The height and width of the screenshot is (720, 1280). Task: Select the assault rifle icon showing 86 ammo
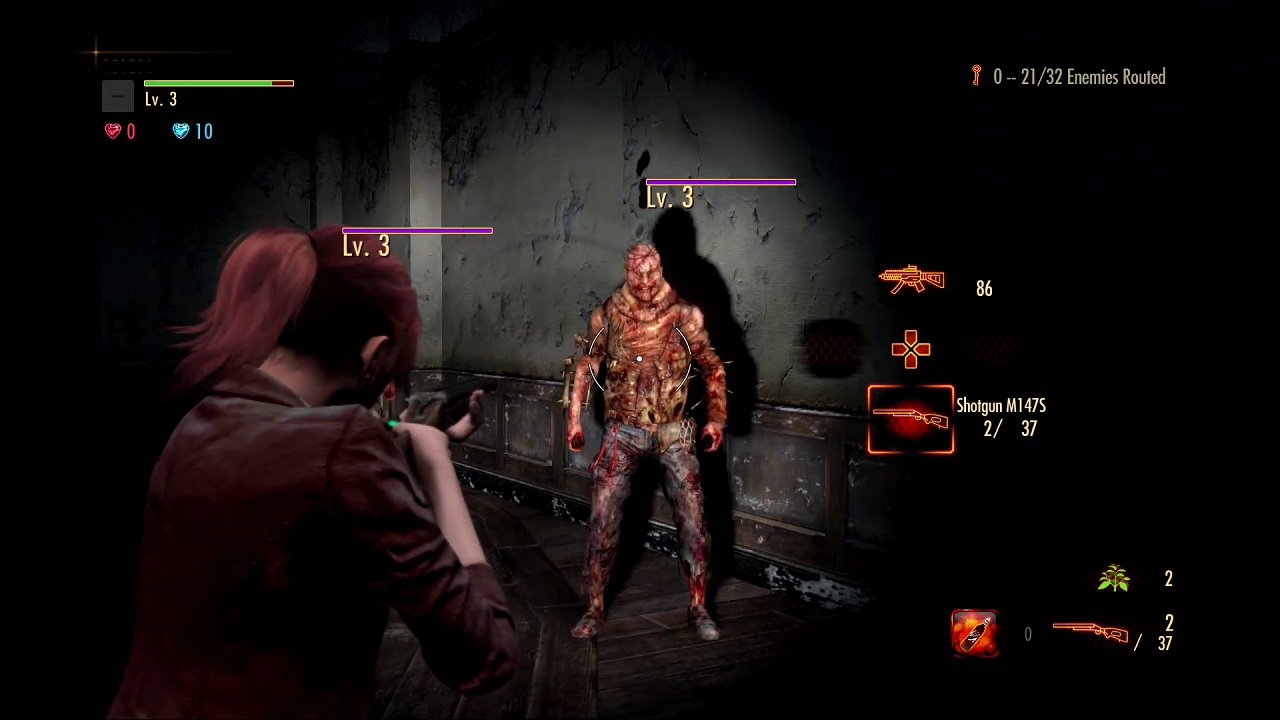[x=911, y=281]
